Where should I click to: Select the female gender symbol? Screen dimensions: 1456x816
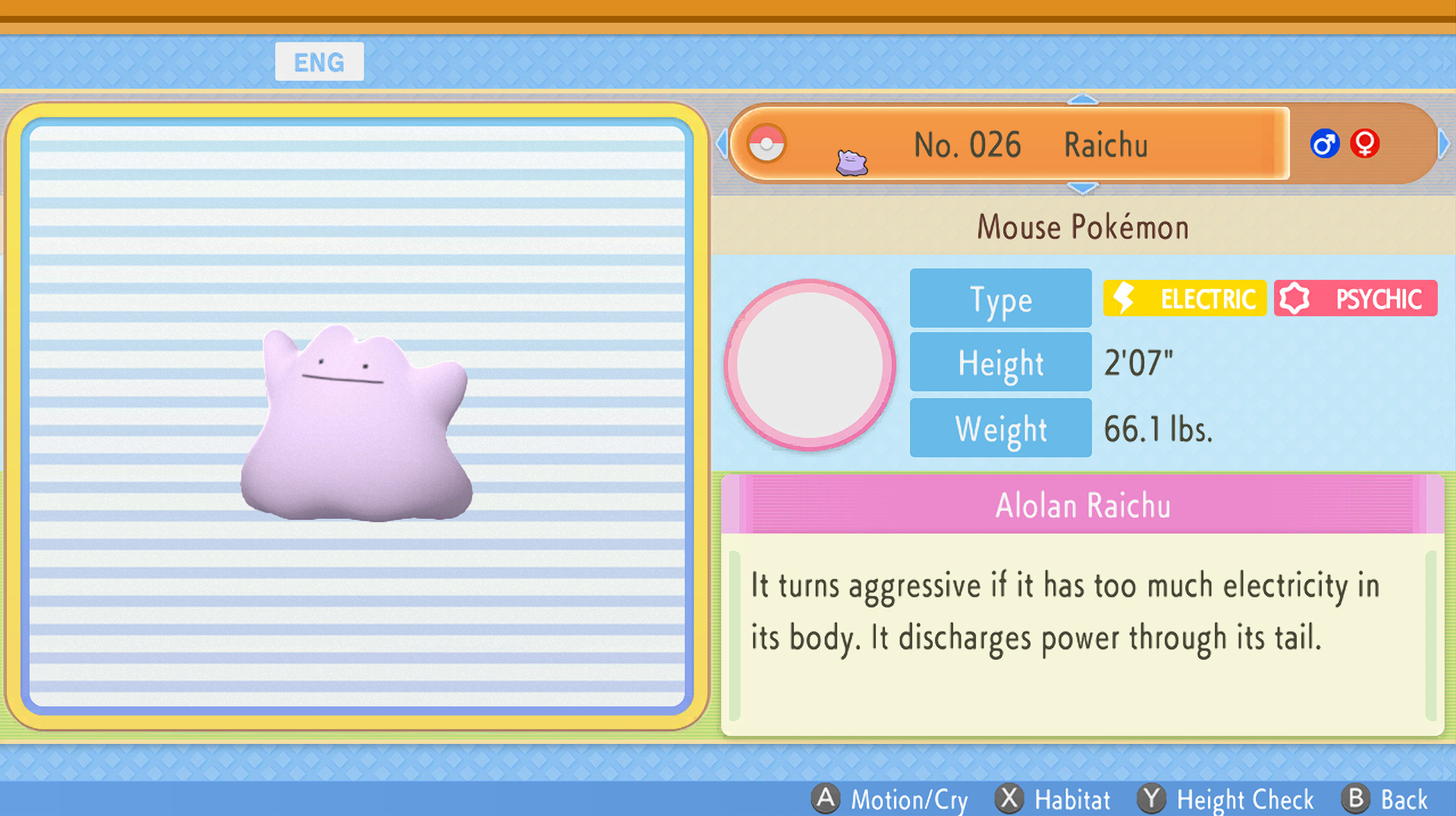click(1364, 143)
